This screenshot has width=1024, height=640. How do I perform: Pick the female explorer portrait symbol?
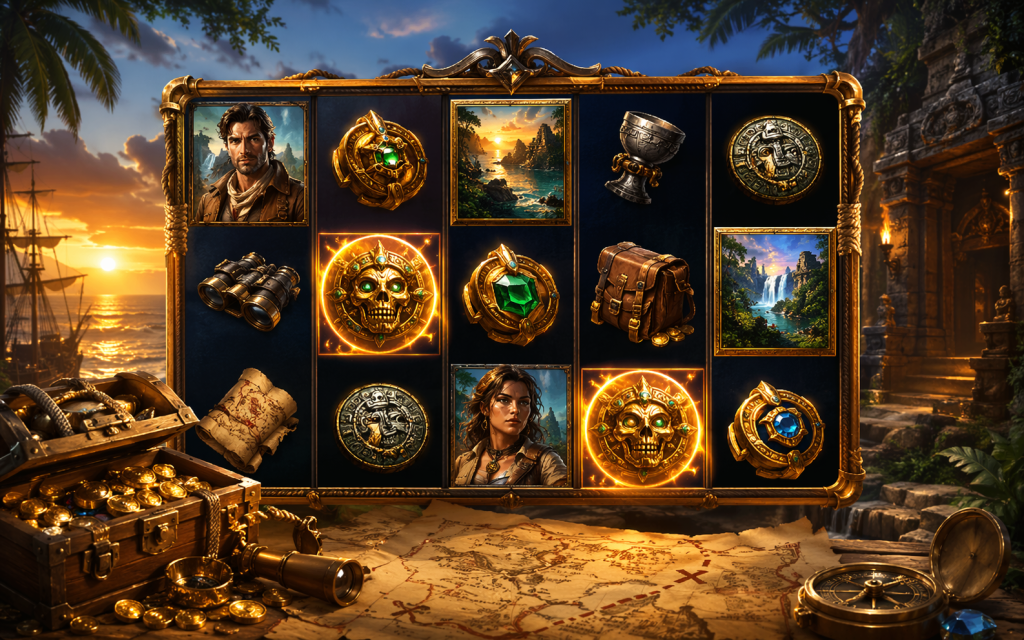(510, 425)
